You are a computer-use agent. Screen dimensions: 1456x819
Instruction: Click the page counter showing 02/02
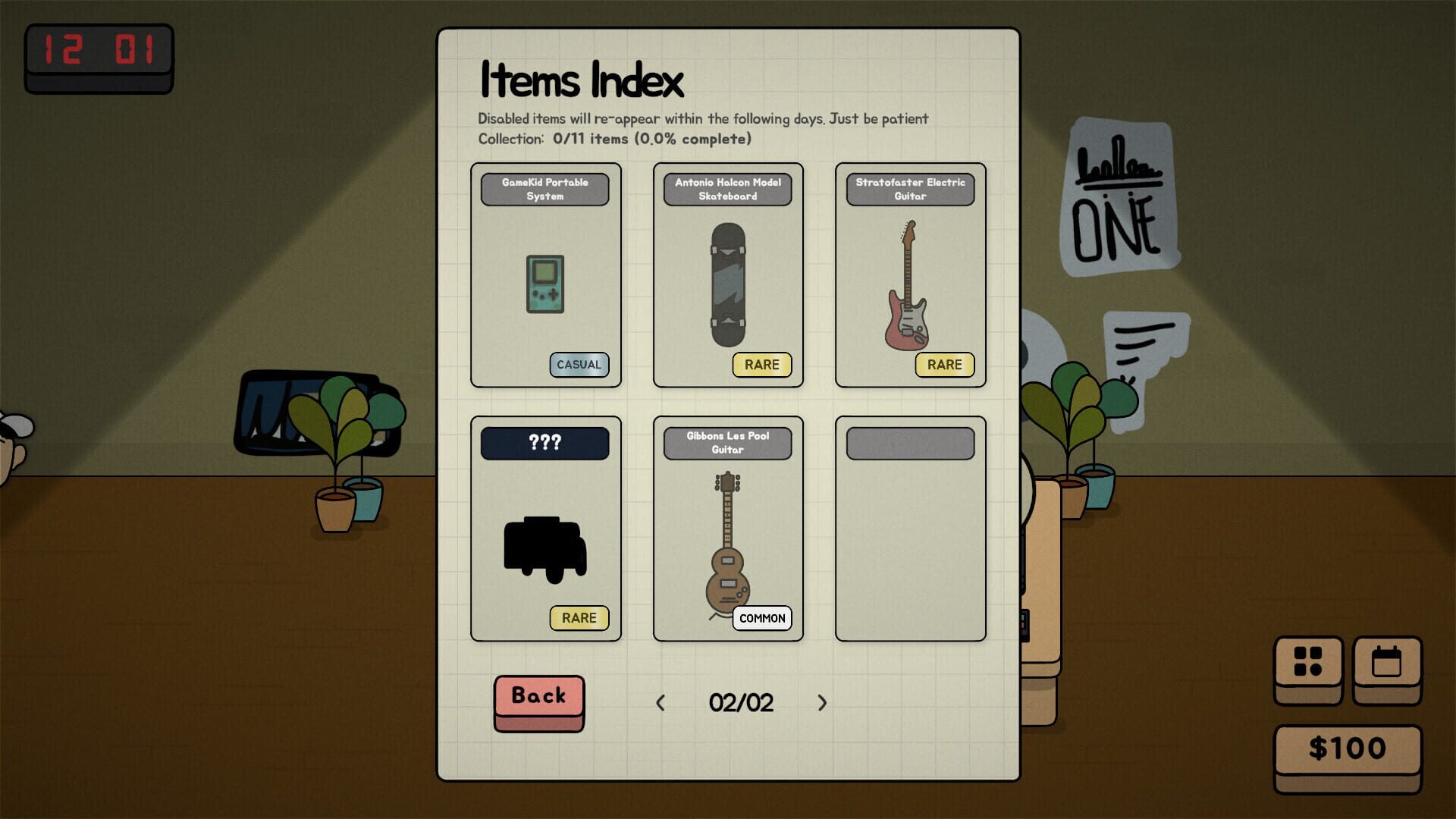click(742, 702)
